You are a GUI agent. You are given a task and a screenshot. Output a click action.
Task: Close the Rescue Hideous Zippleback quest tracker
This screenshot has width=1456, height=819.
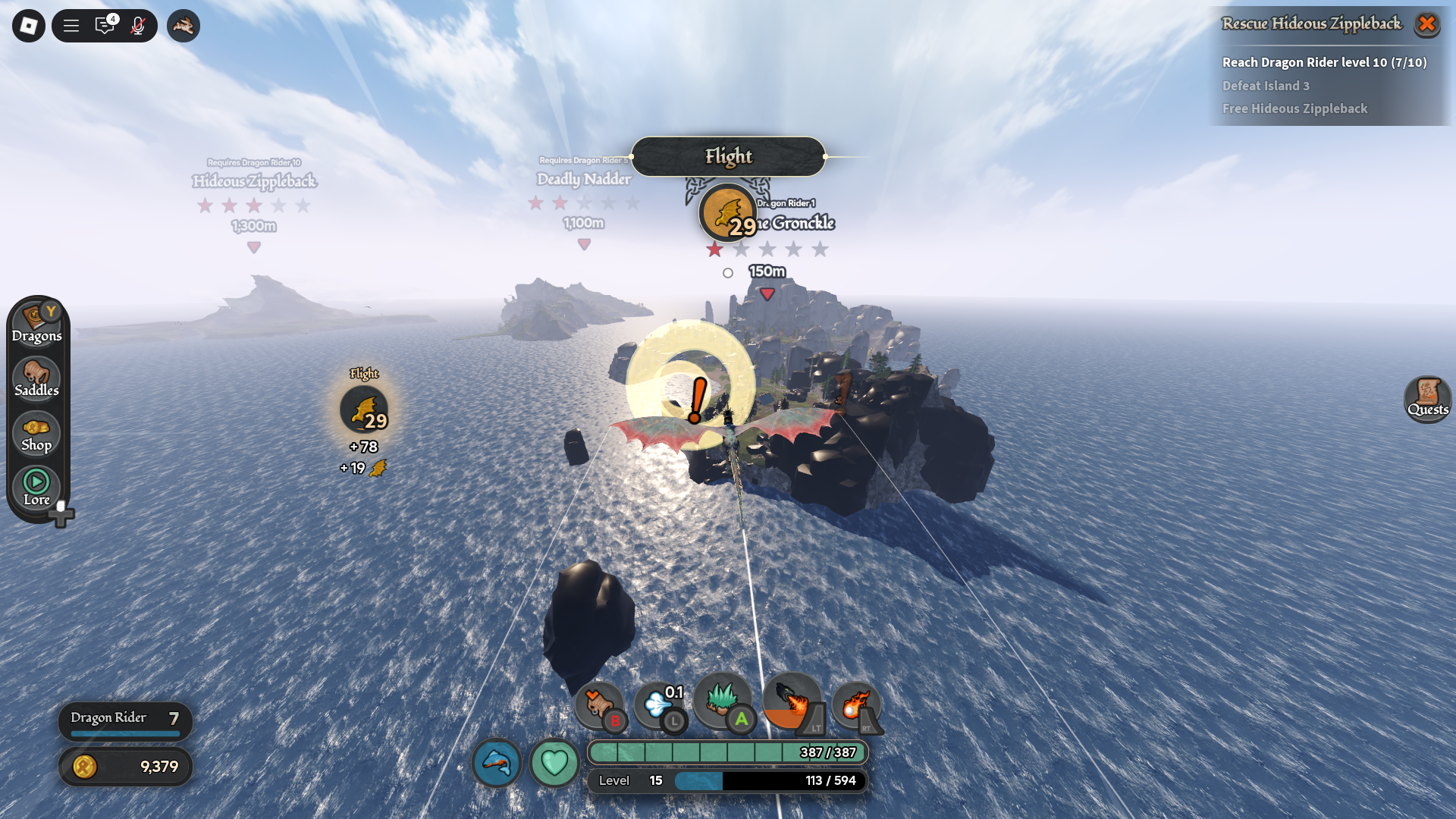click(x=1426, y=24)
